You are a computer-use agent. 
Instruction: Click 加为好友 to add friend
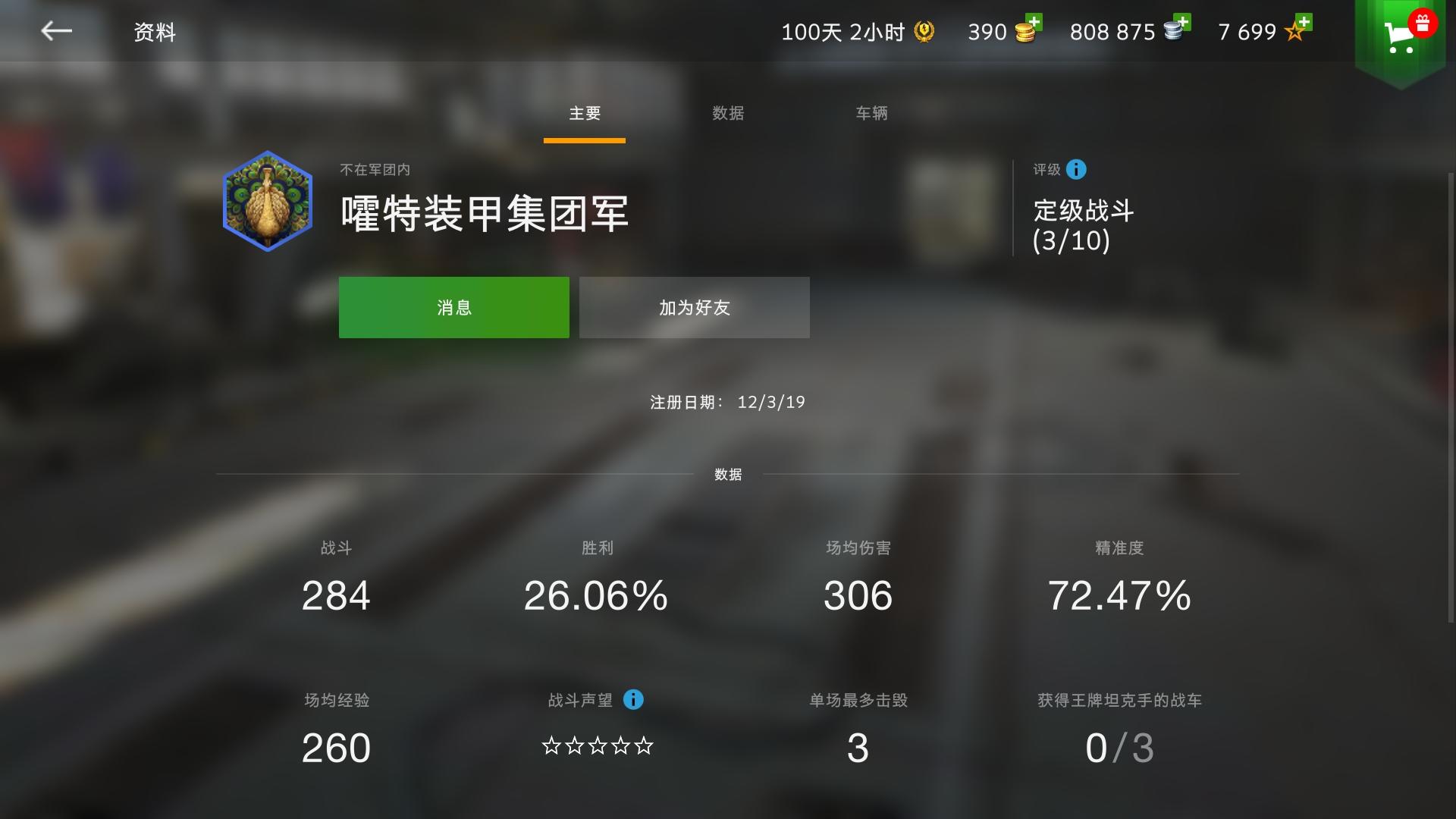694,307
